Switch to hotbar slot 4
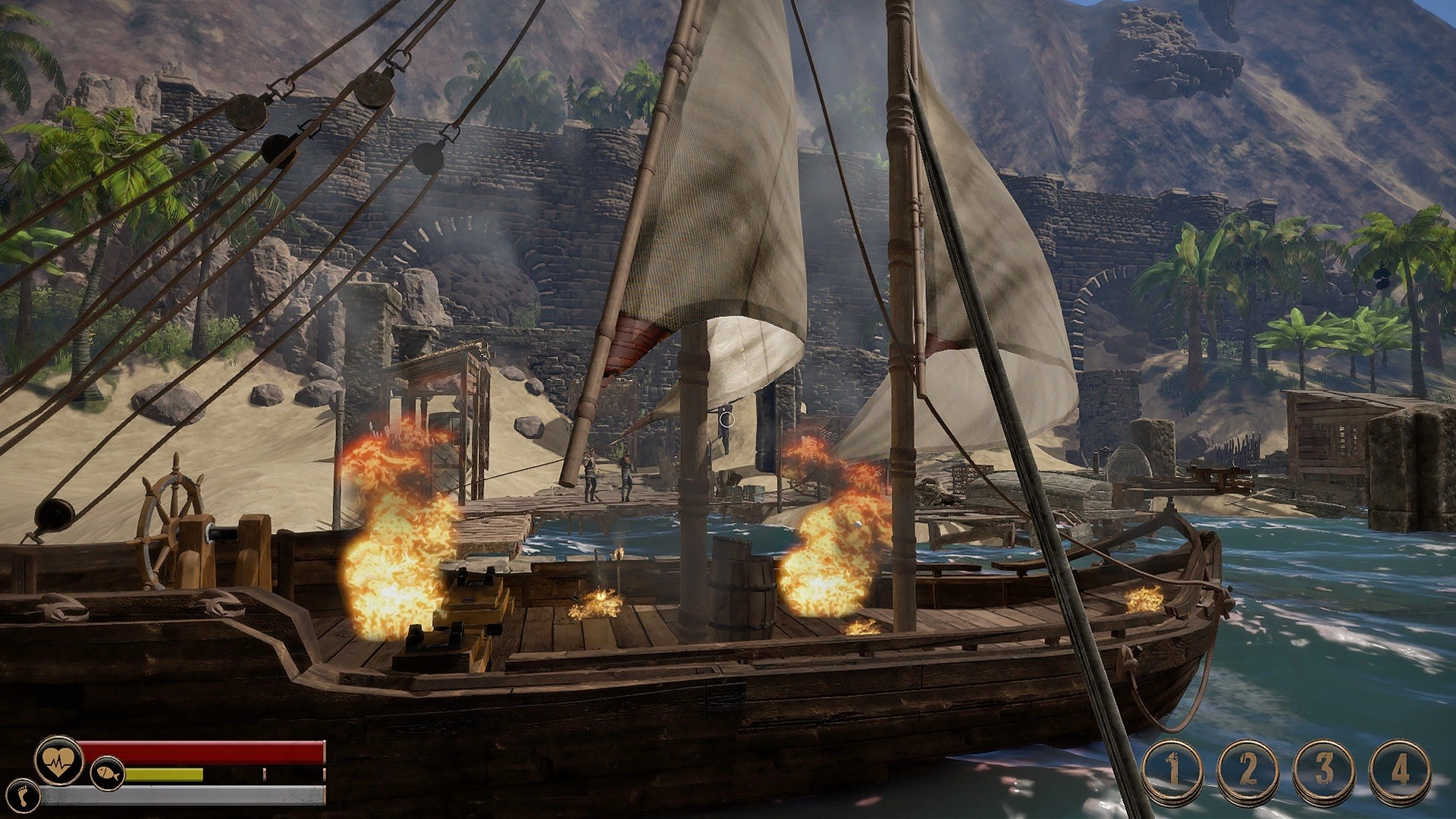The height and width of the screenshot is (819, 1456). [1400, 771]
